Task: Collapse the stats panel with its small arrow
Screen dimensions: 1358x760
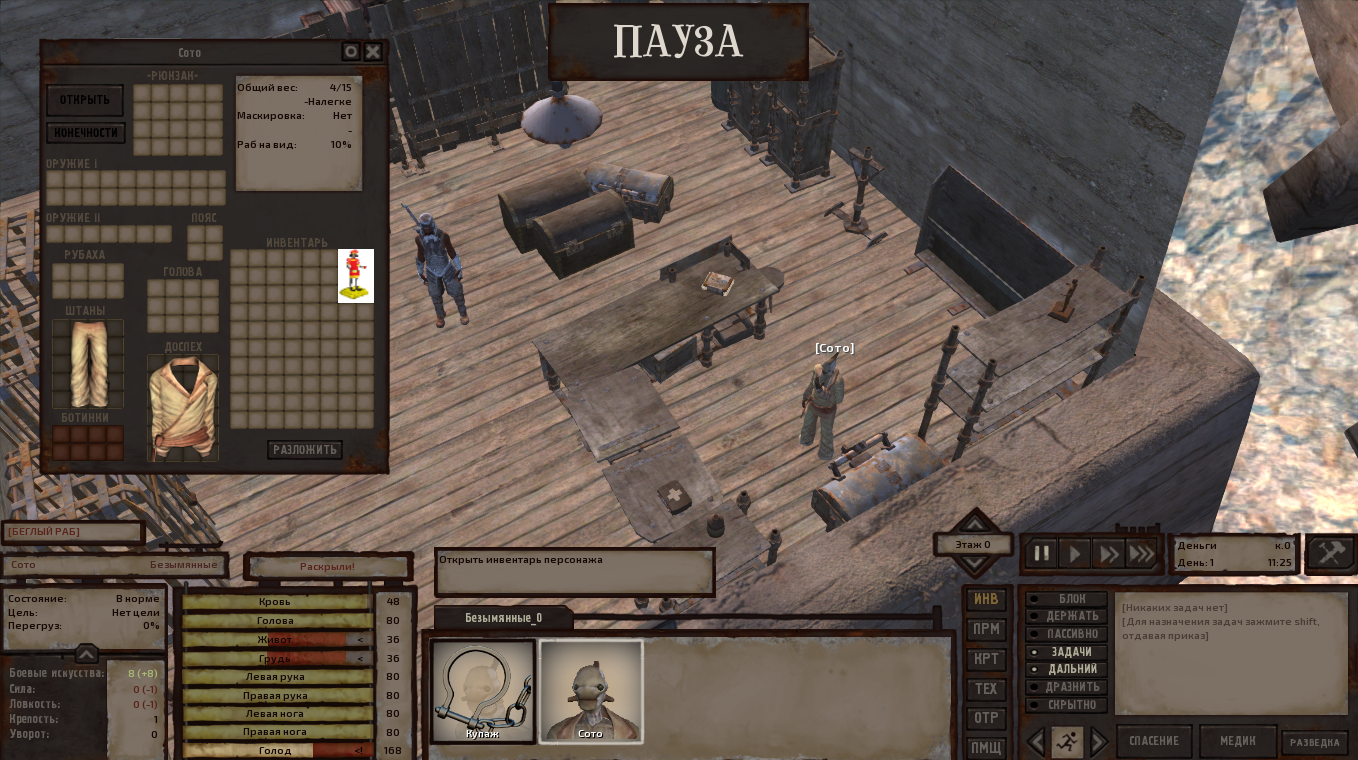Action: pos(87,654)
